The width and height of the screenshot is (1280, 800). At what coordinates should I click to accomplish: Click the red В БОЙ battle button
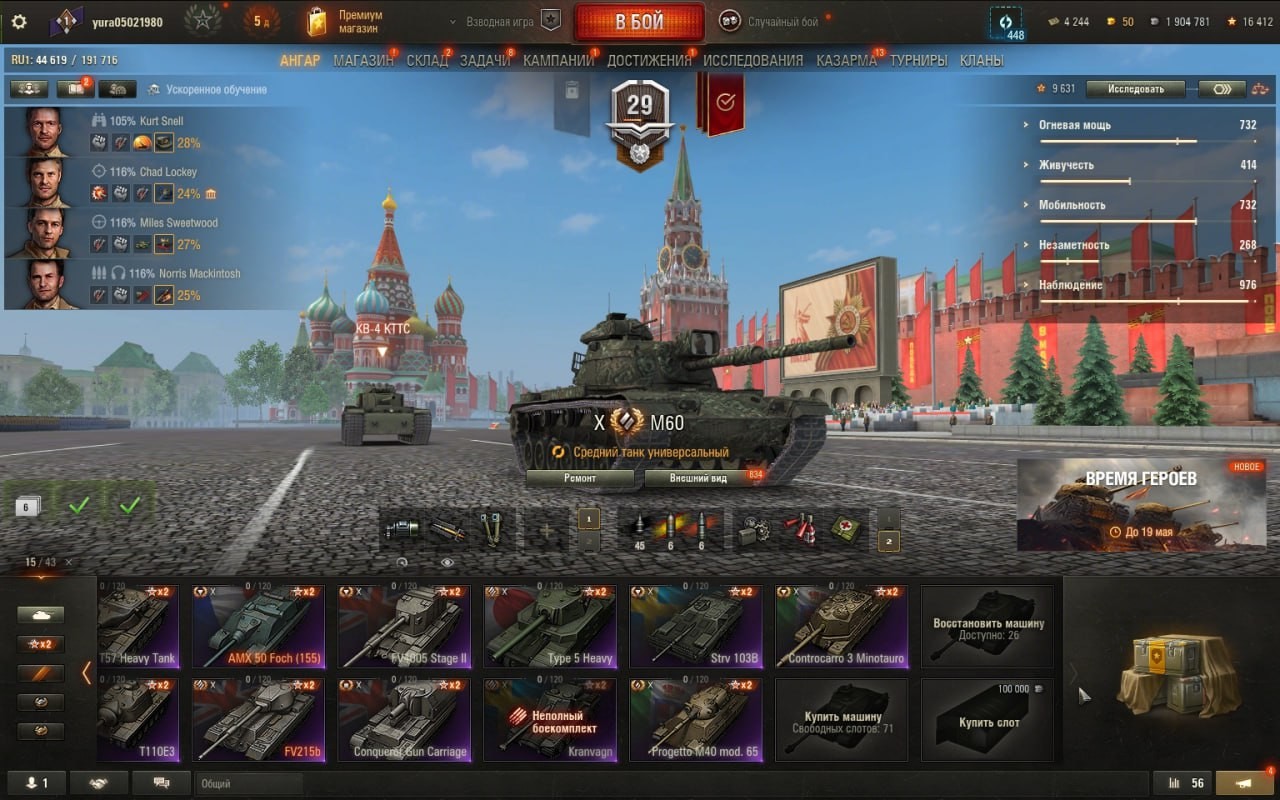coord(639,22)
